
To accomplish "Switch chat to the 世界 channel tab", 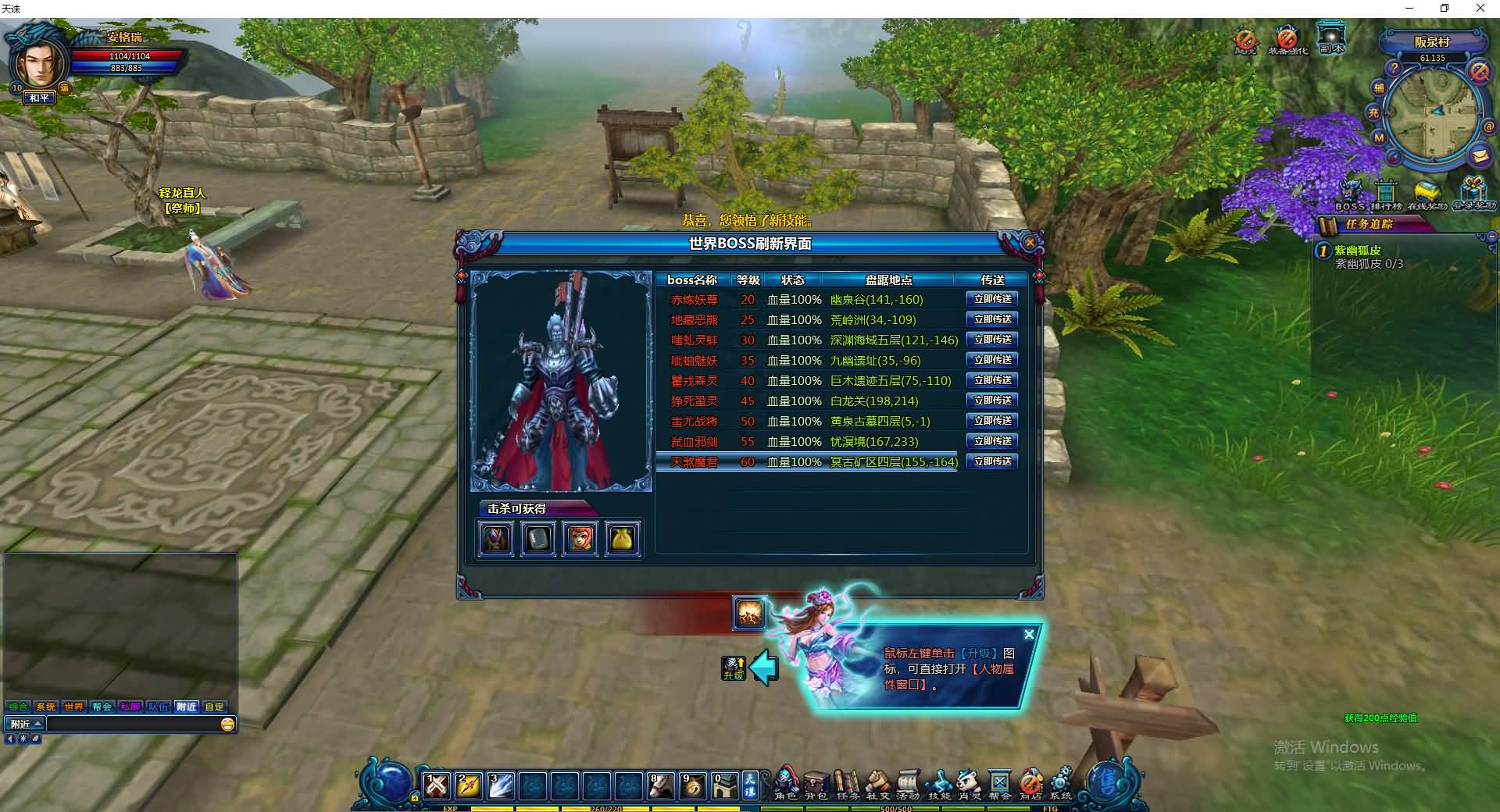I will (73, 707).
